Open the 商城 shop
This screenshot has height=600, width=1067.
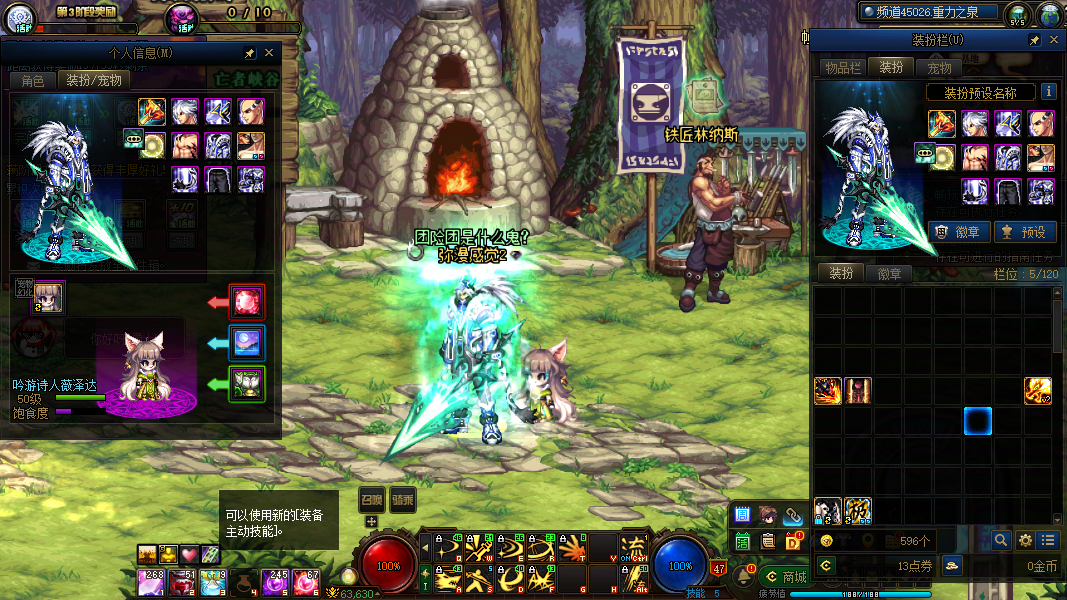click(786, 577)
